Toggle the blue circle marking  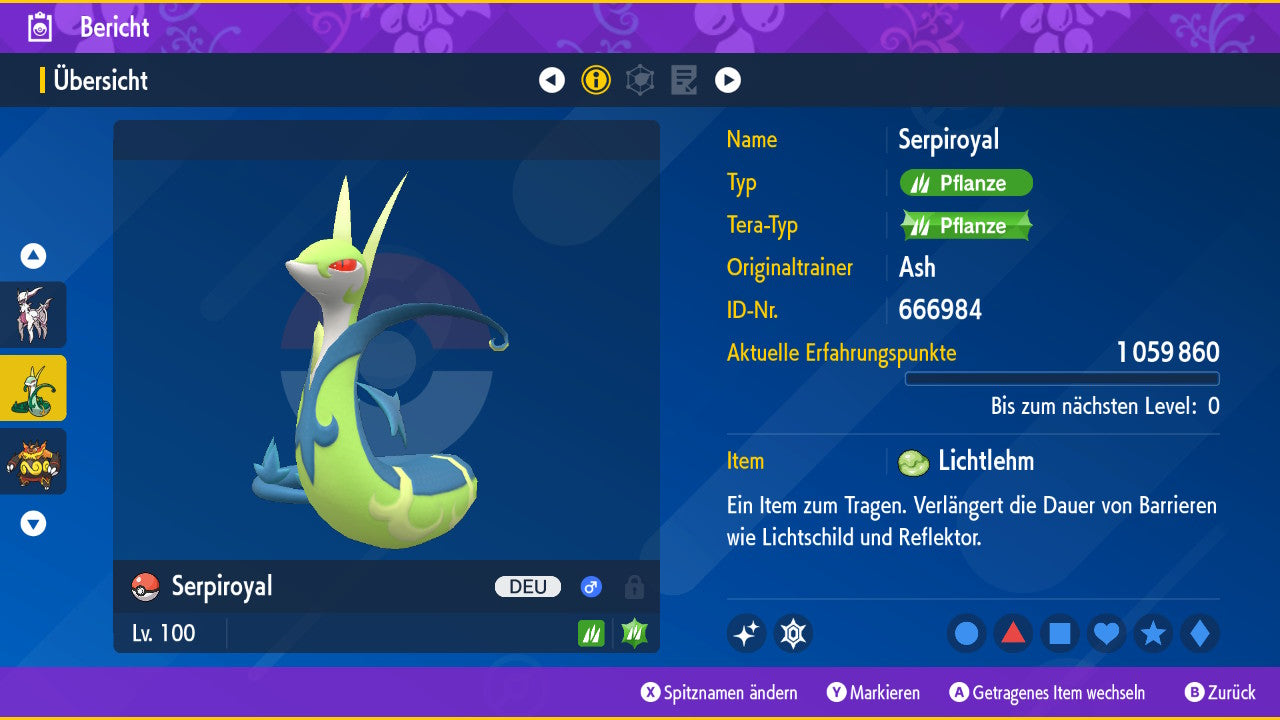966,633
